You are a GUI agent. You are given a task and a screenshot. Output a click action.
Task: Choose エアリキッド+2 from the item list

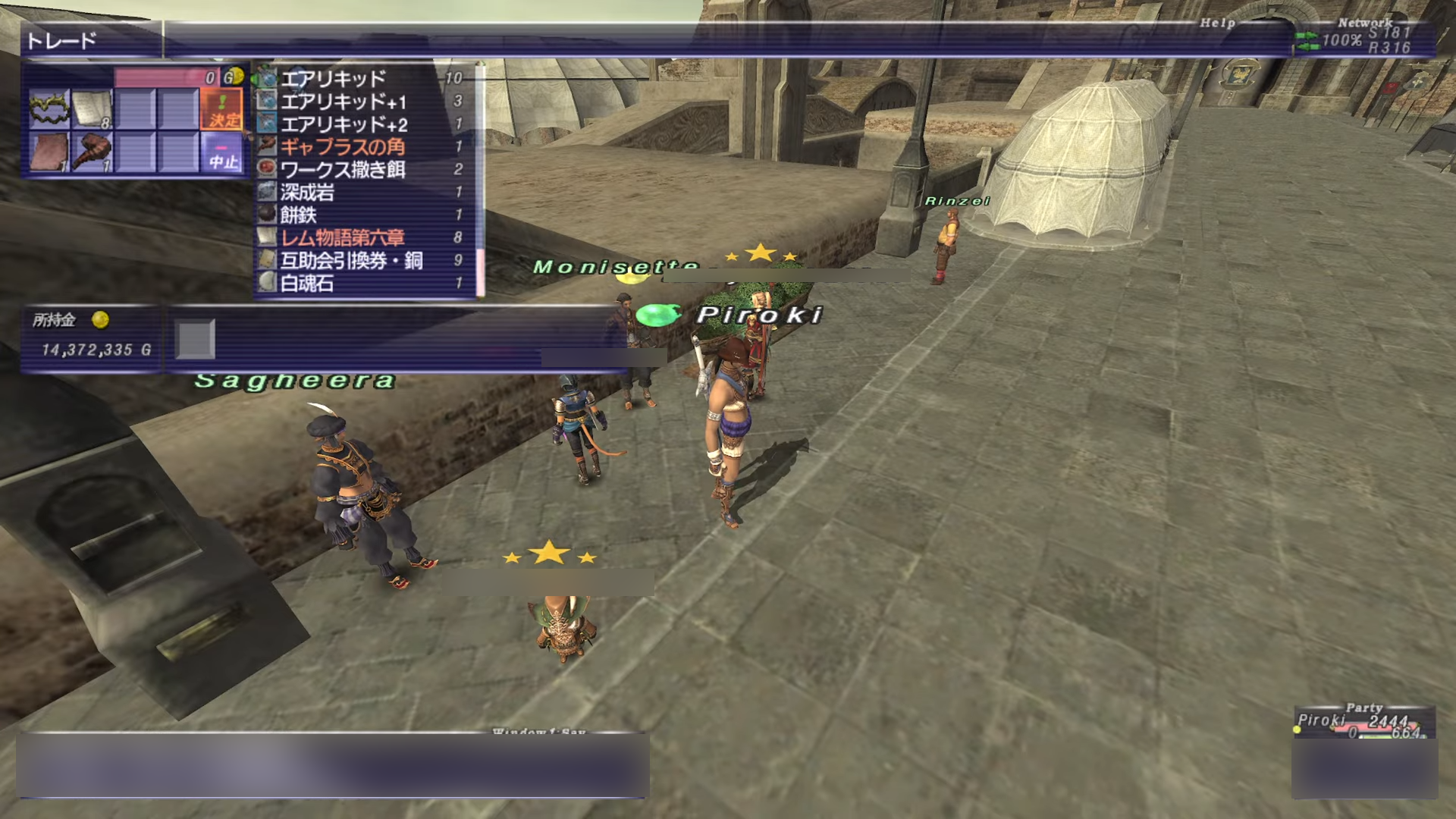click(x=344, y=124)
